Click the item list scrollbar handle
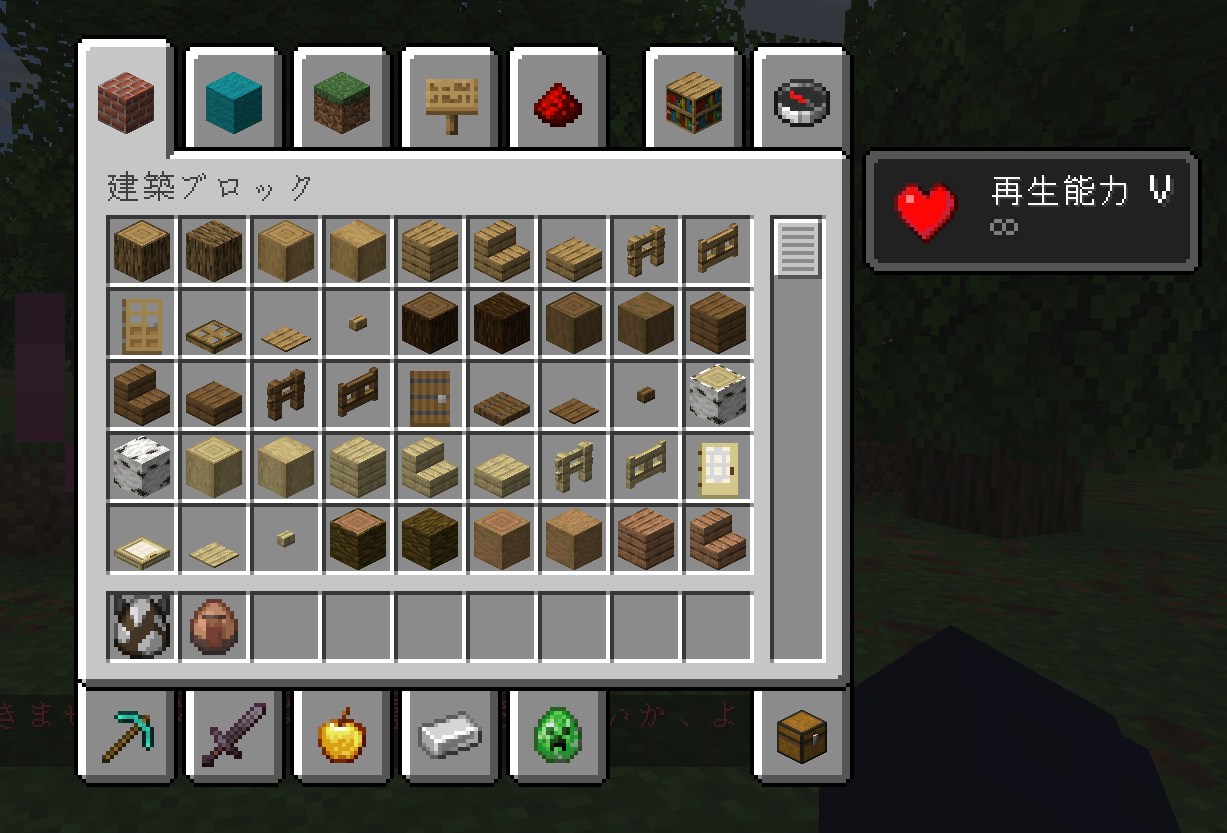1227x833 pixels. coord(797,248)
